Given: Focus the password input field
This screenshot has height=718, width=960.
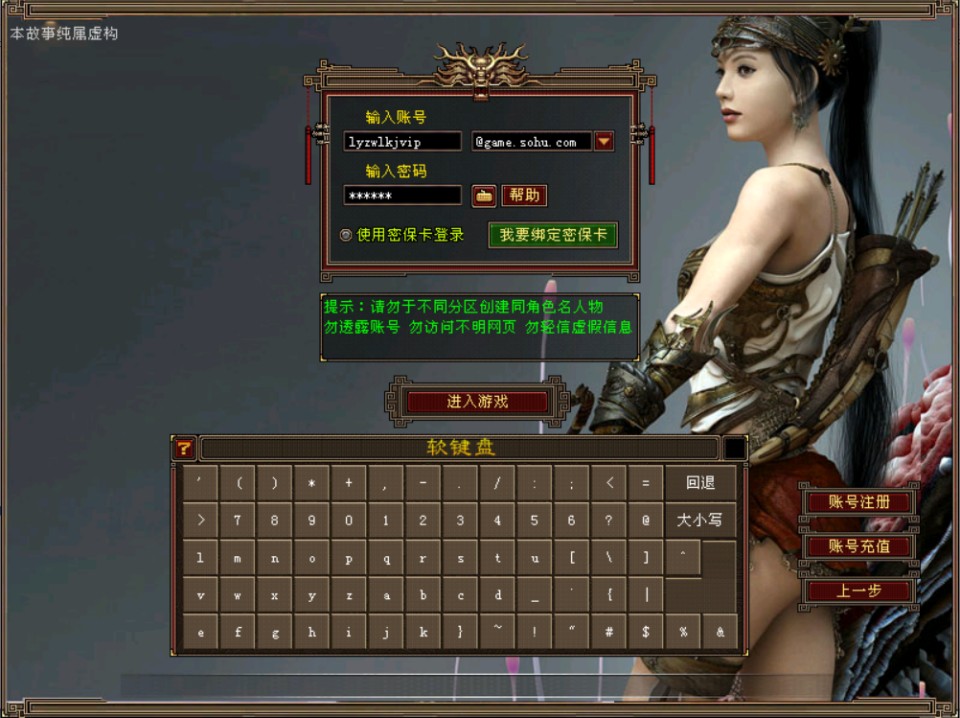Looking at the screenshot, I should (x=402, y=195).
